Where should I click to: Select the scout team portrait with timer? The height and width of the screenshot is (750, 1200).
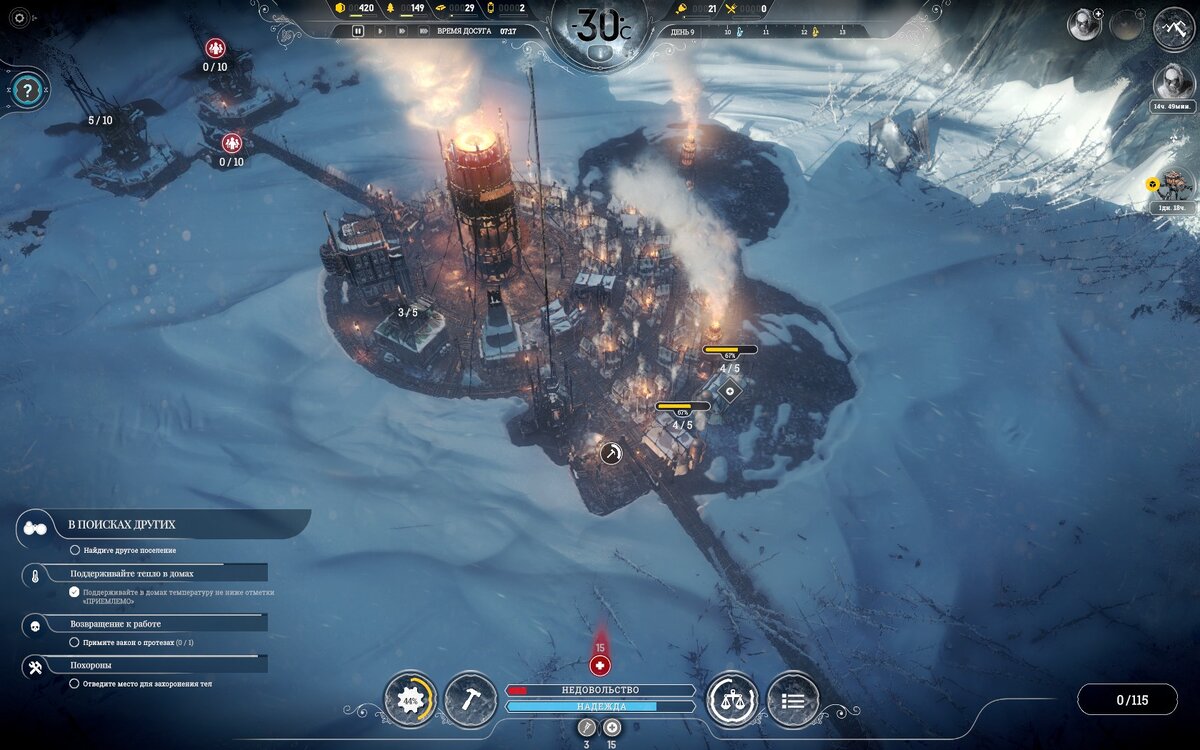1173,82
